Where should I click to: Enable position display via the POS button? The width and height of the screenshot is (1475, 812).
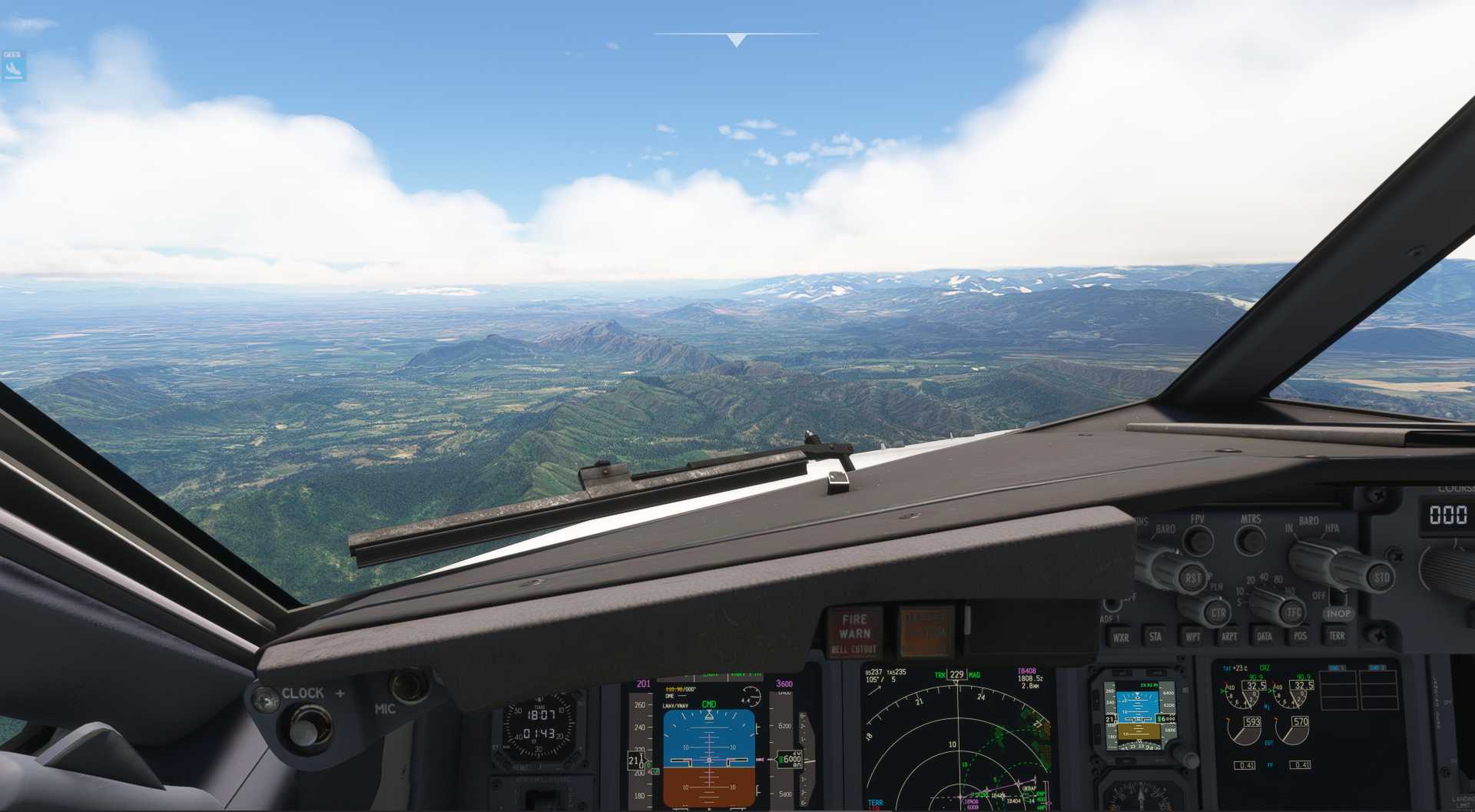(x=1301, y=637)
